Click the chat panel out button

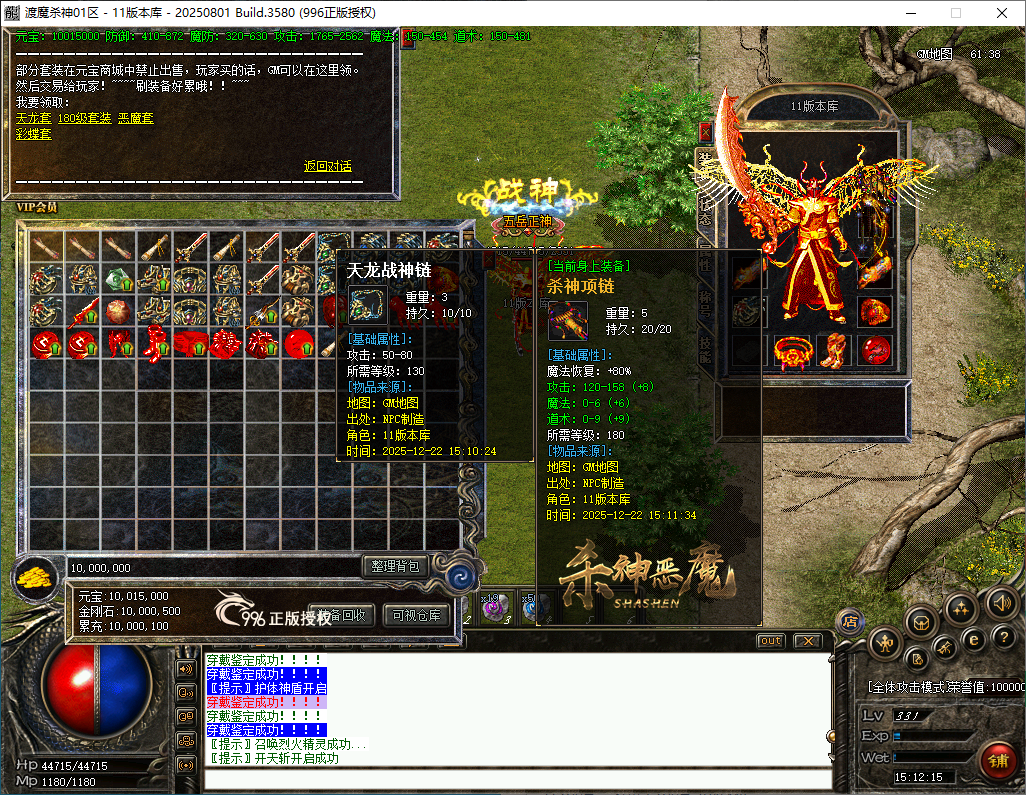770,641
